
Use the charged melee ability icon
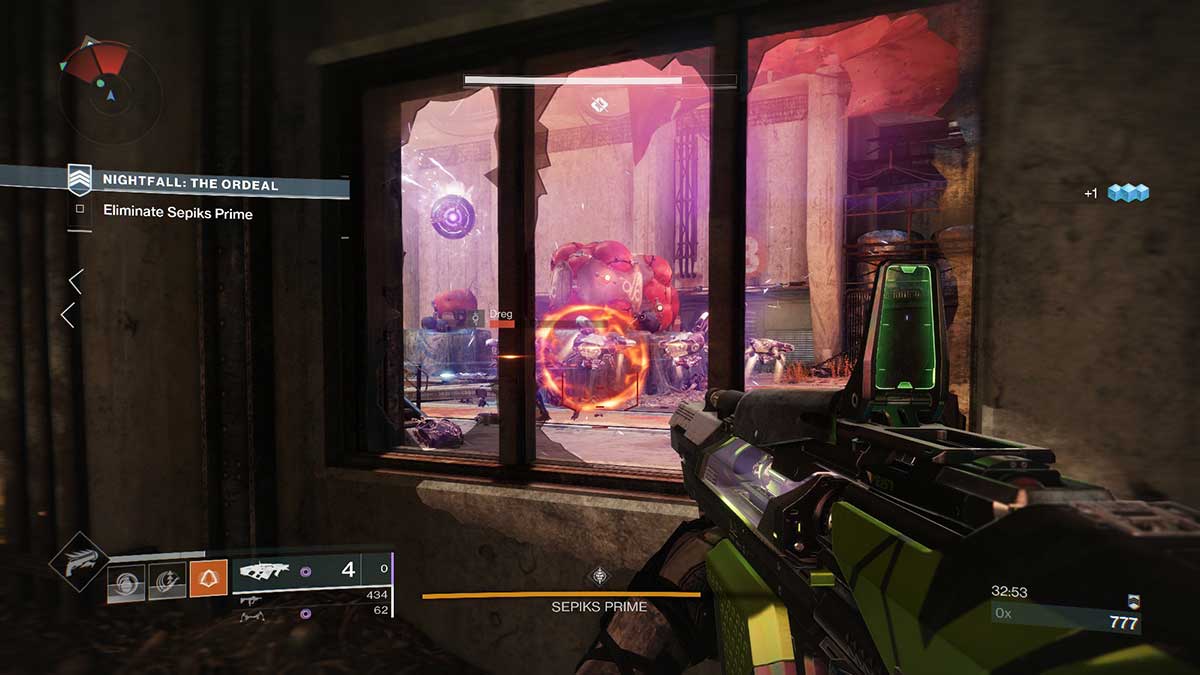tap(167, 580)
